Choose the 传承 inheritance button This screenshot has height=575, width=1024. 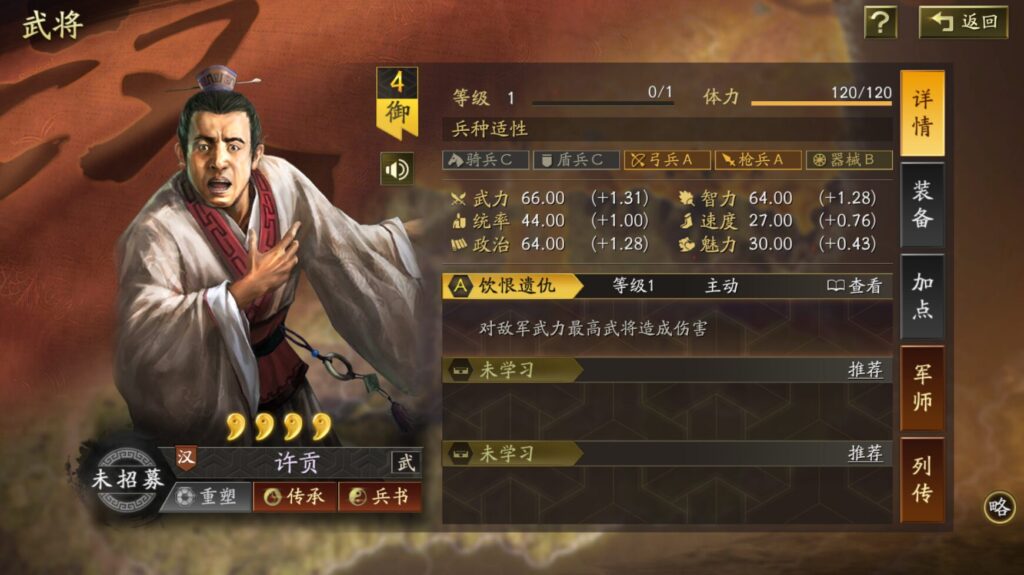[295, 496]
